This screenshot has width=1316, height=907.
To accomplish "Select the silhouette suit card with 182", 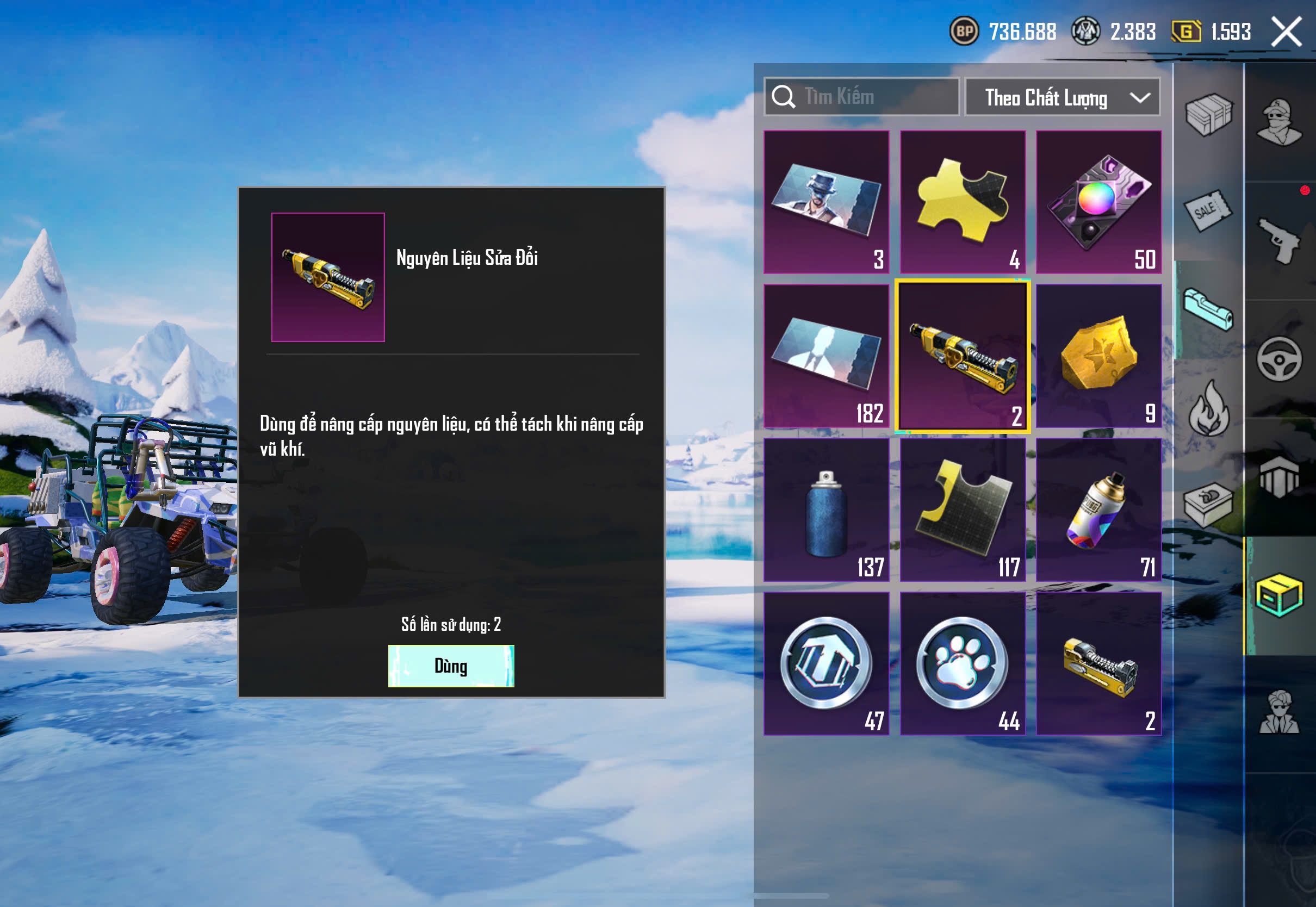I will 826,356.
